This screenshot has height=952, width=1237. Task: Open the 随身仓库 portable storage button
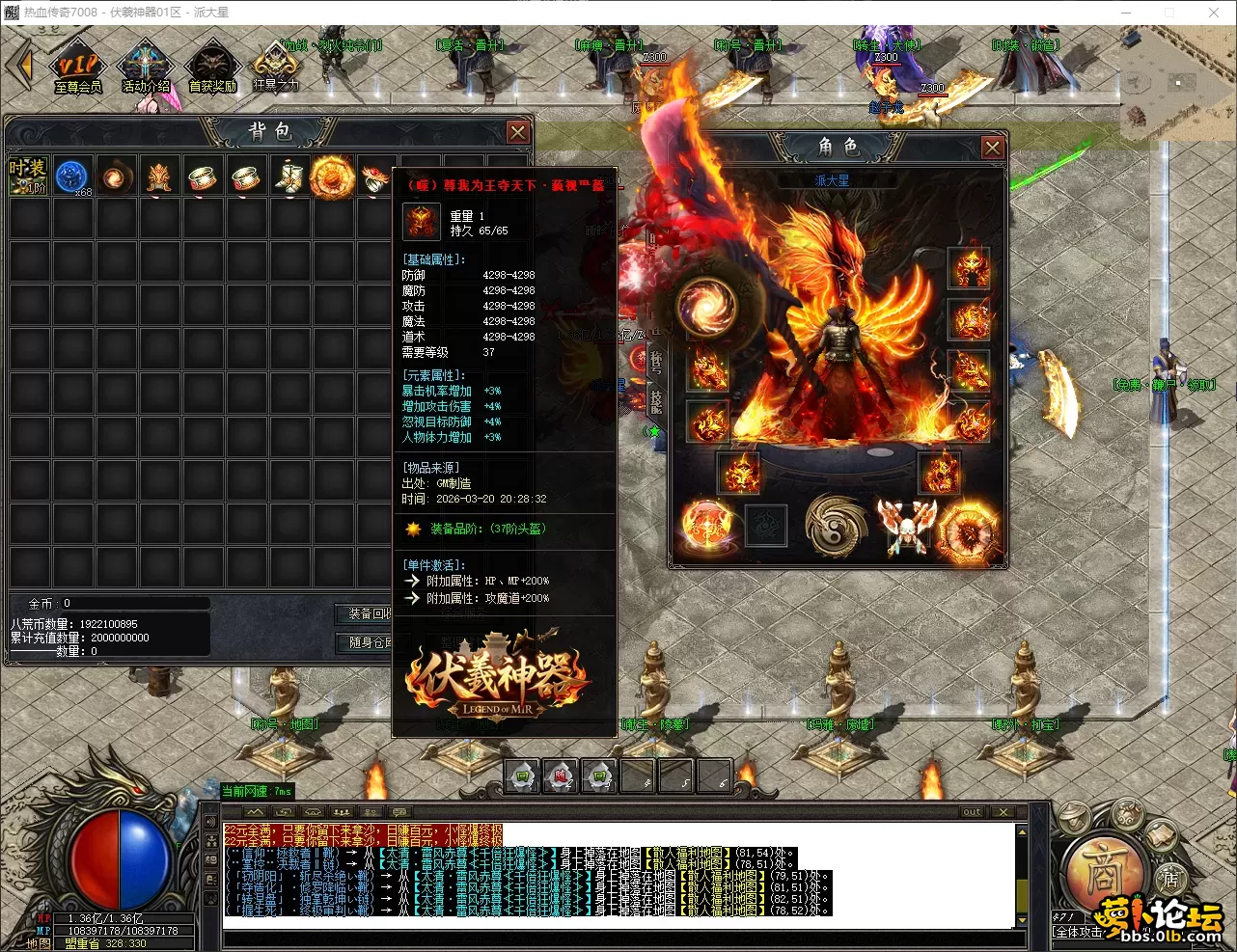369,642
